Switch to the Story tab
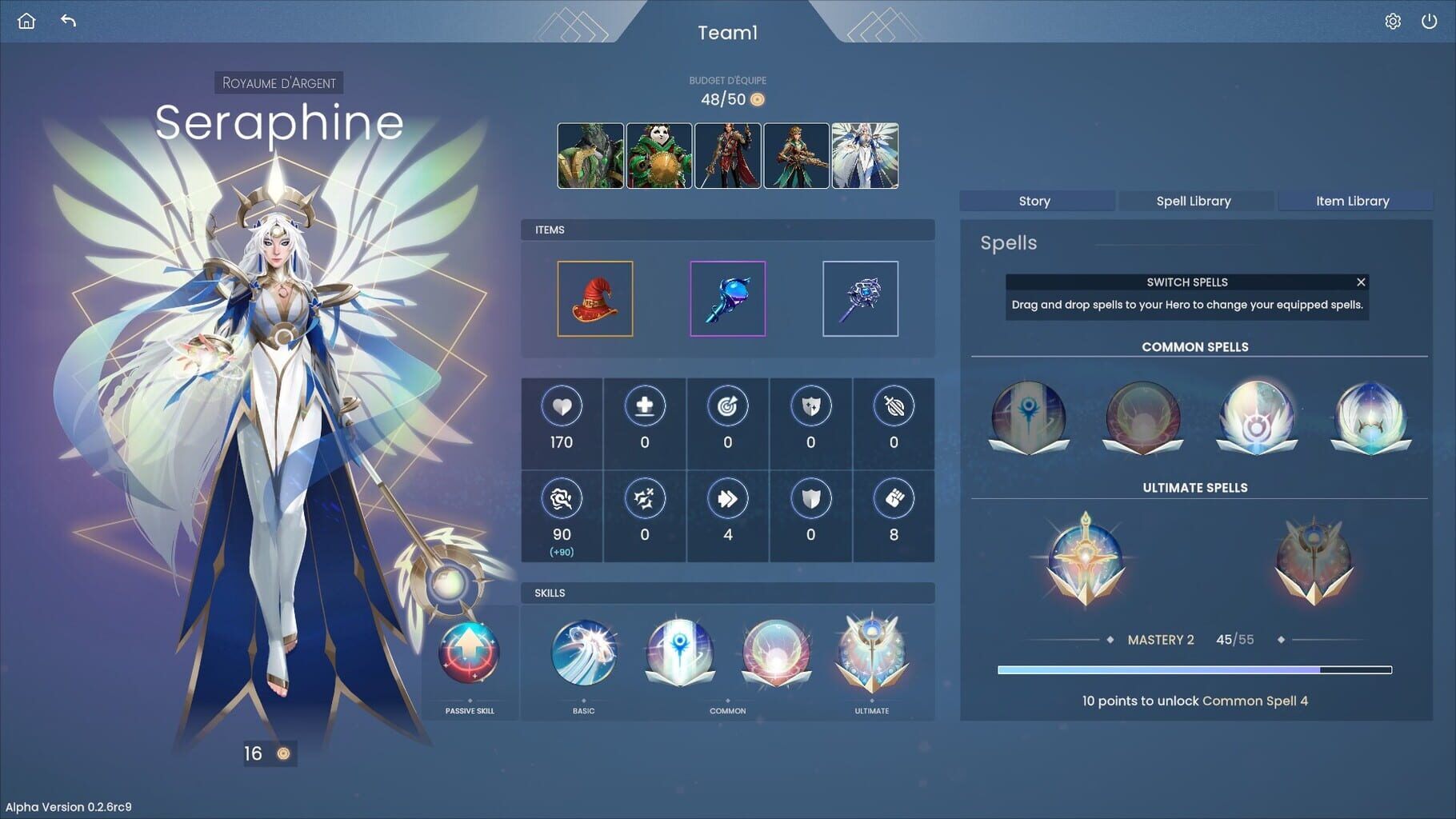 tap(1035, 201)
